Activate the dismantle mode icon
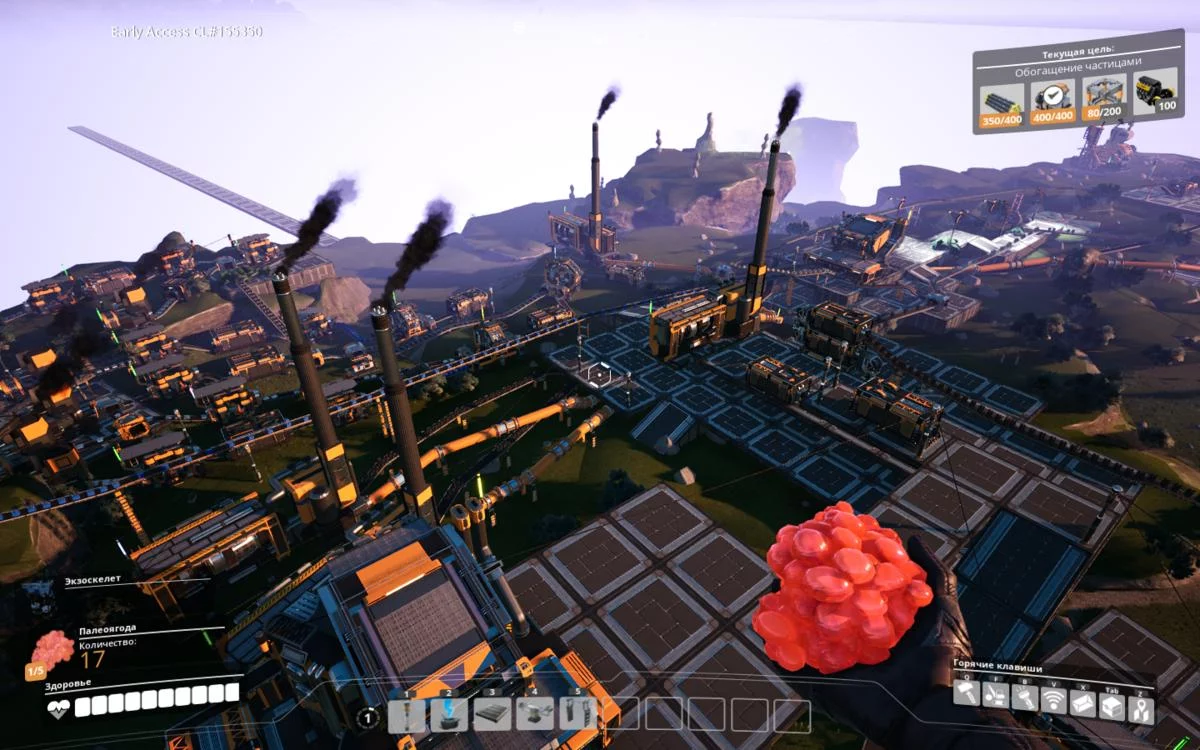Viewport: 1200px width, 750px height. [995, 697]
